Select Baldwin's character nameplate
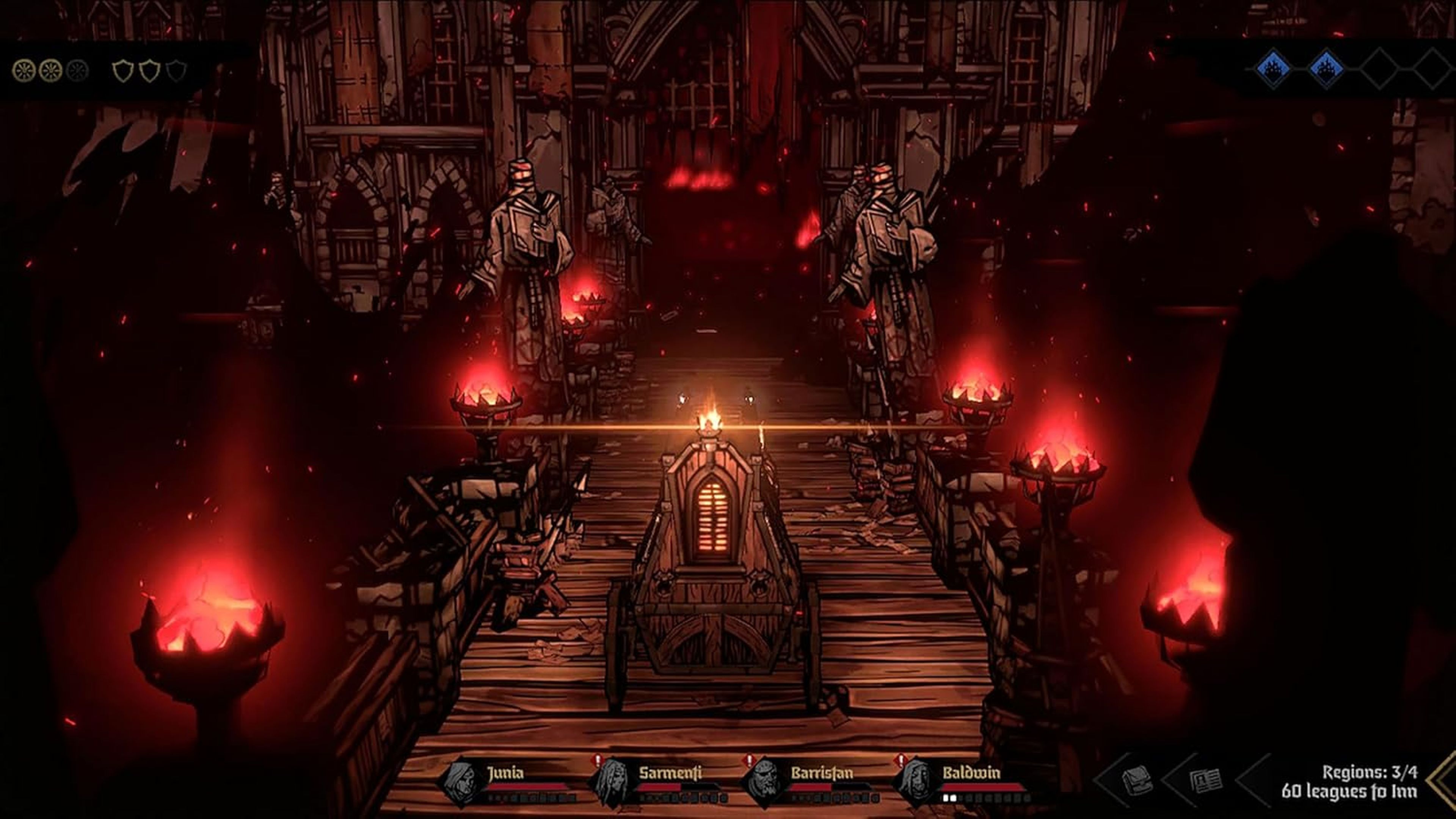The width and height of the screenshot is (1456, 819). point(973,772)
